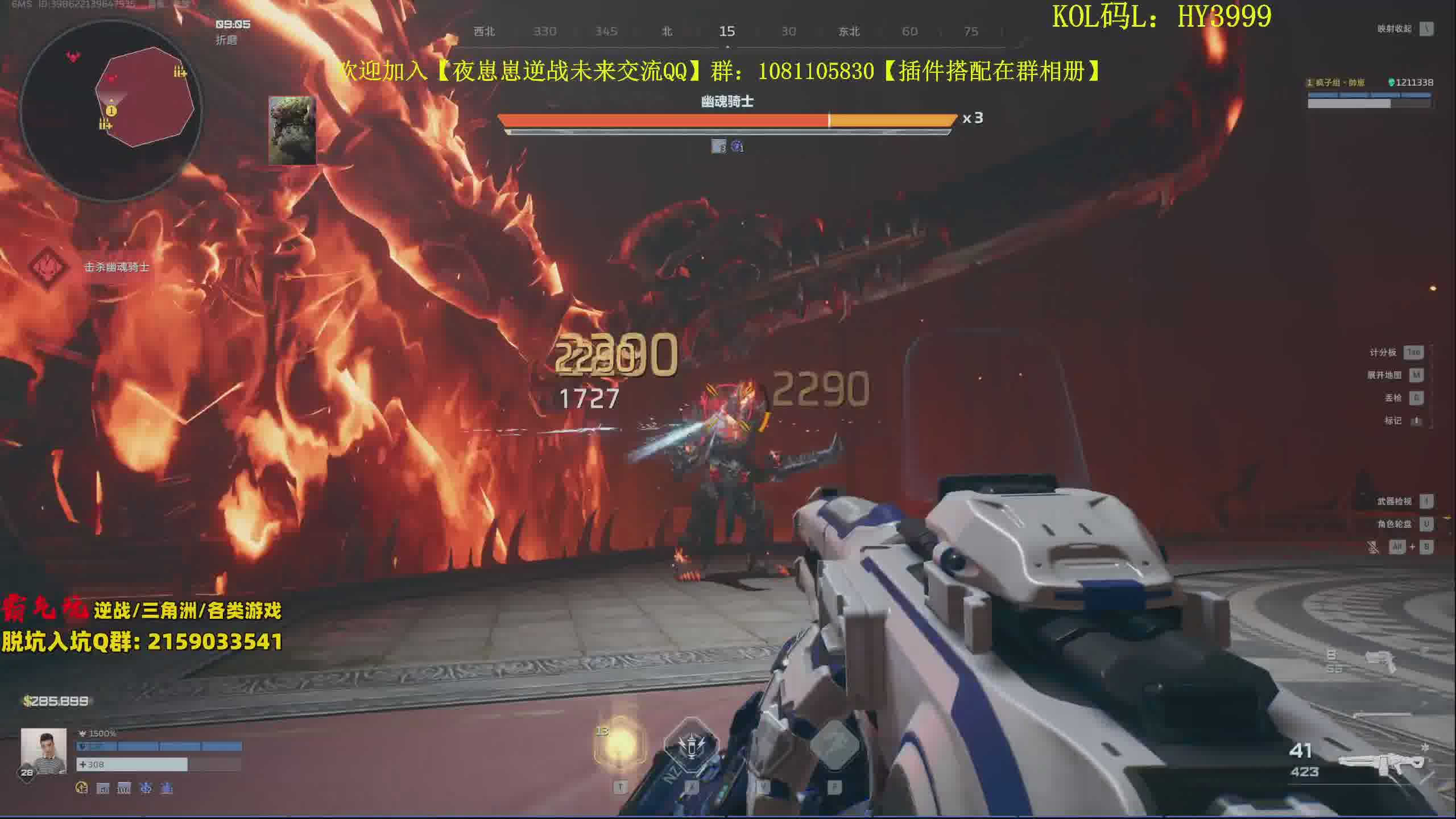This screenshot has height=819, width=1456.
Task: Select the yellow numbered marker on minimap
Action: (x=111, y=111)
